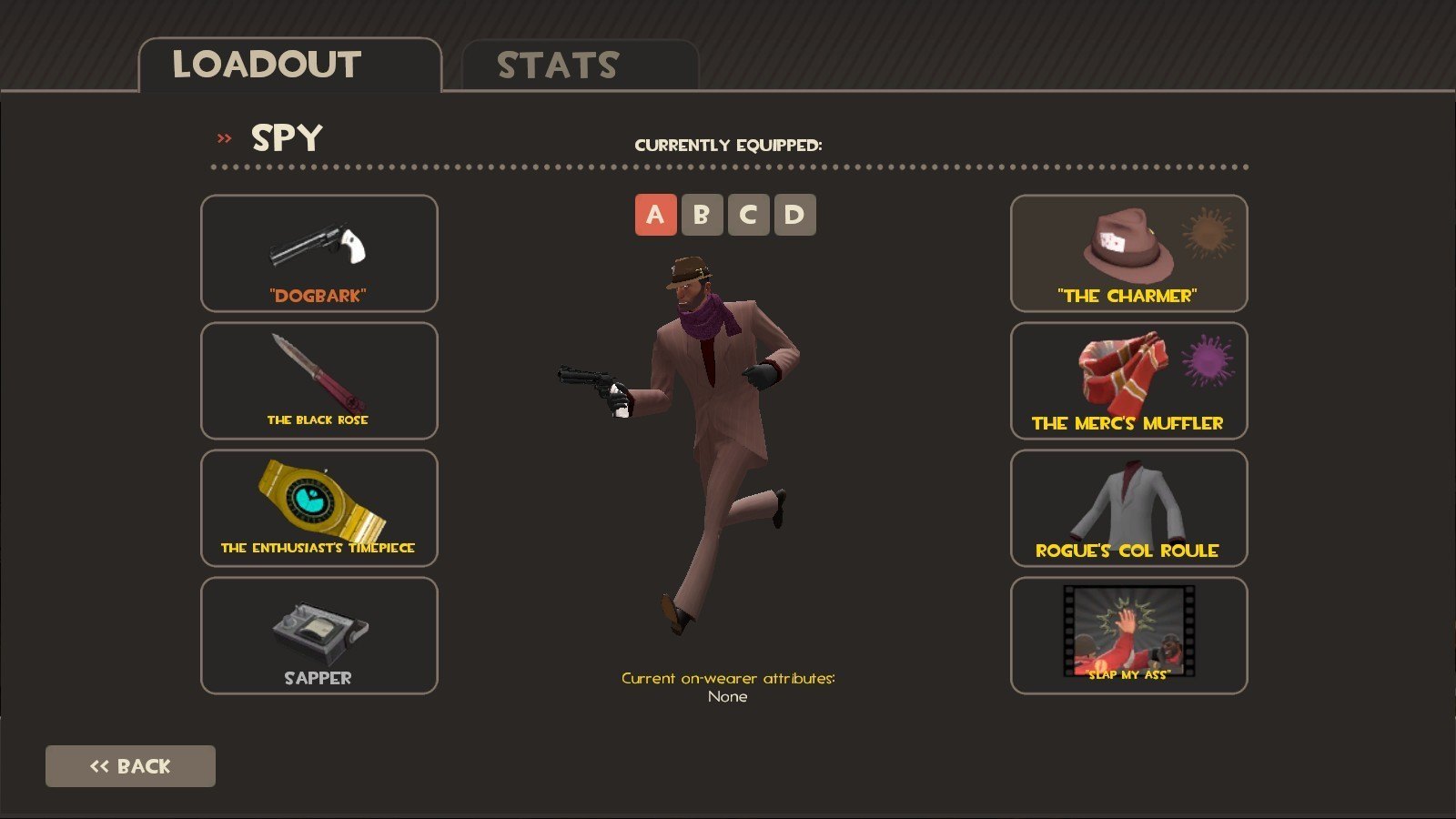Select the Sapper slot
The height and width of the screenshot is (819, 1456).
(318, 635)
